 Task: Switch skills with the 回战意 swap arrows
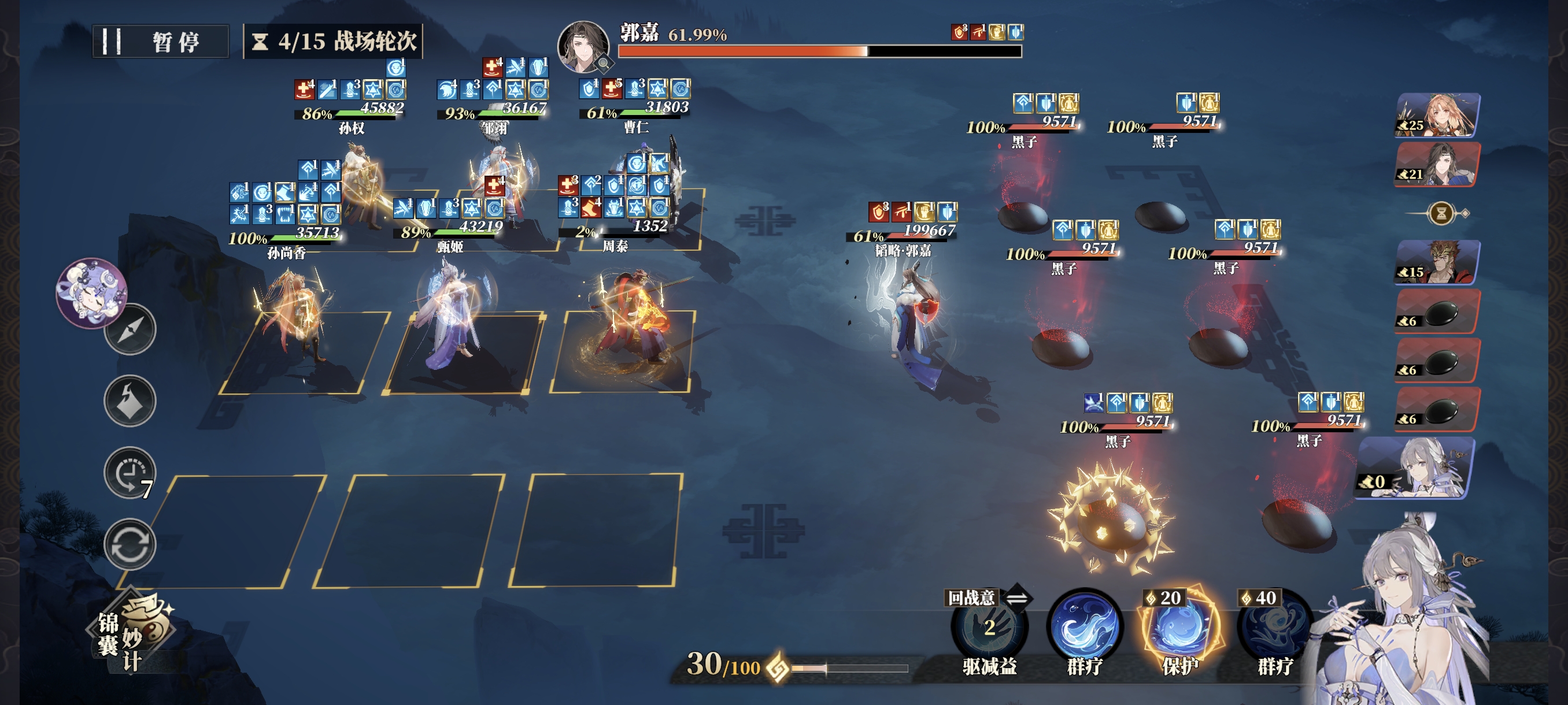point(1016,598)
